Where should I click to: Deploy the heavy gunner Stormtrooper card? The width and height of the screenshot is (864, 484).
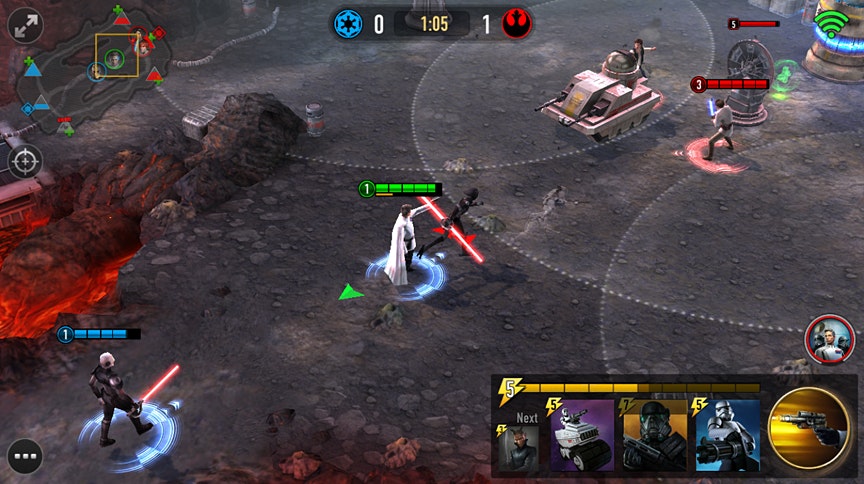coord(727,437)
